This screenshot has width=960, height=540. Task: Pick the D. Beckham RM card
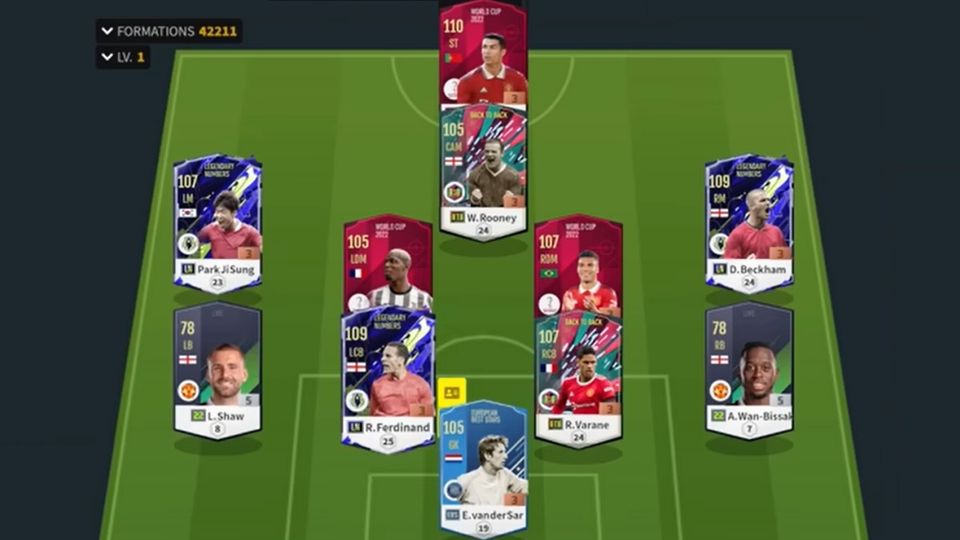tap(749, 222)
